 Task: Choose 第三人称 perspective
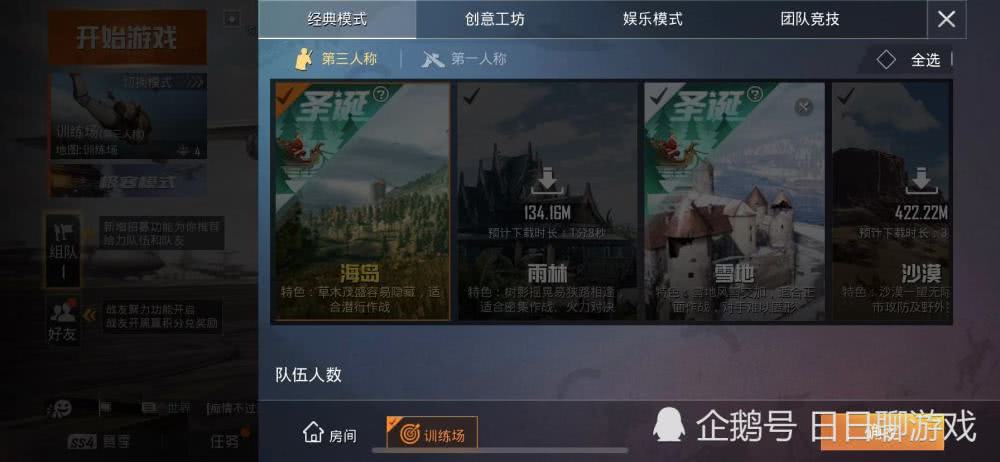coord(336,59)
